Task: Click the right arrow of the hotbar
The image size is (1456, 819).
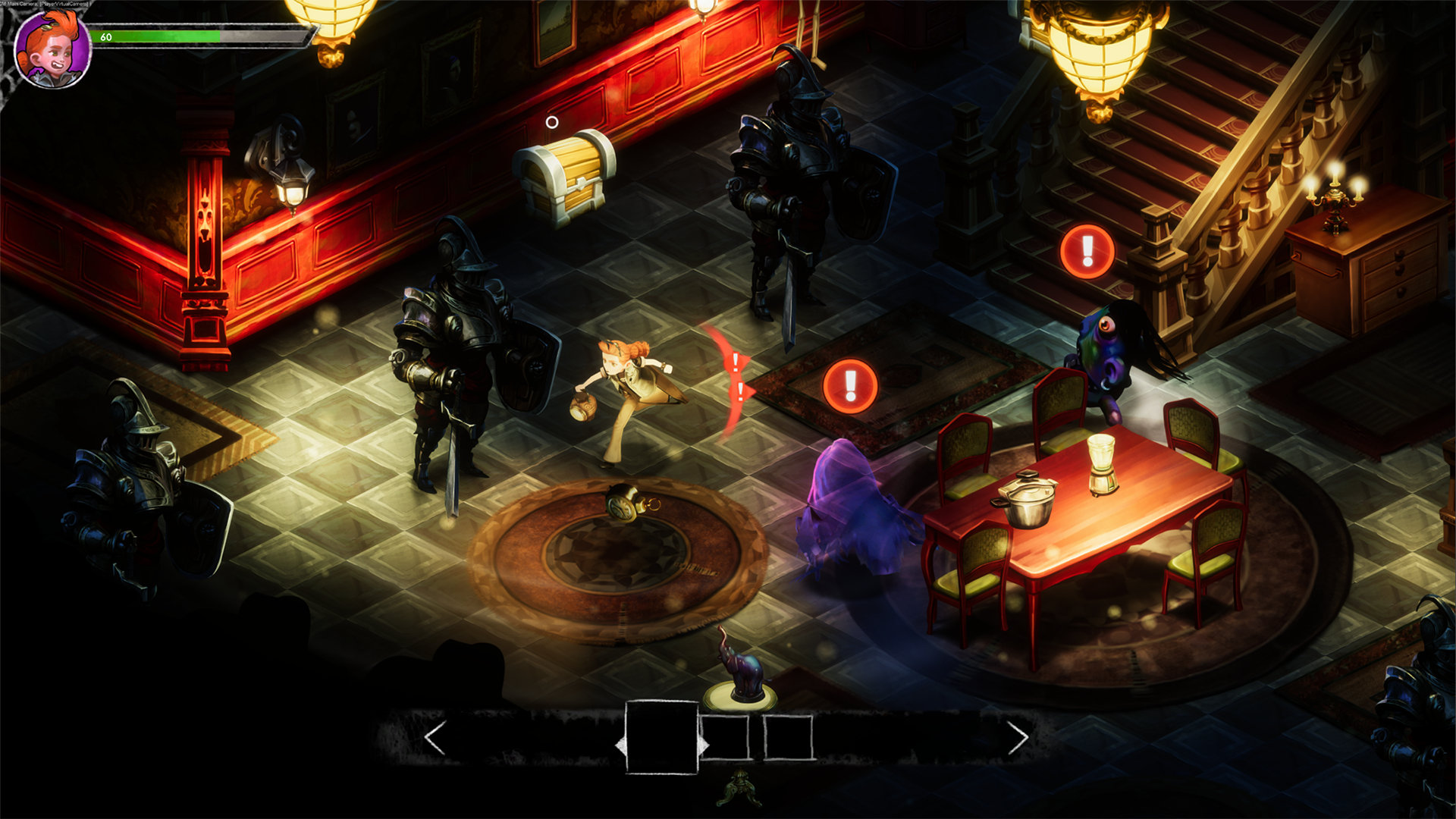Action: 1018,736
